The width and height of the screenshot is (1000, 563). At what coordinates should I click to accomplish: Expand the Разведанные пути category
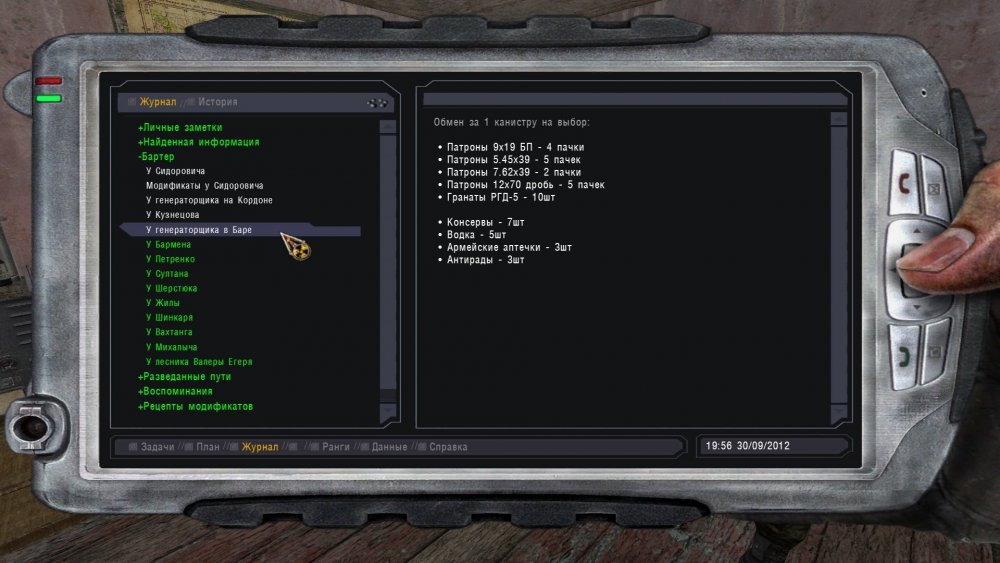point(184,377)
